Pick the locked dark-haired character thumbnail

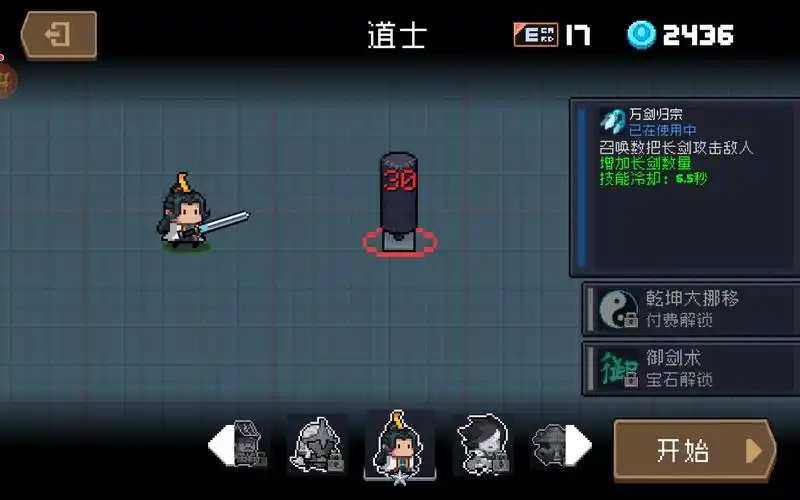point(483,443)
